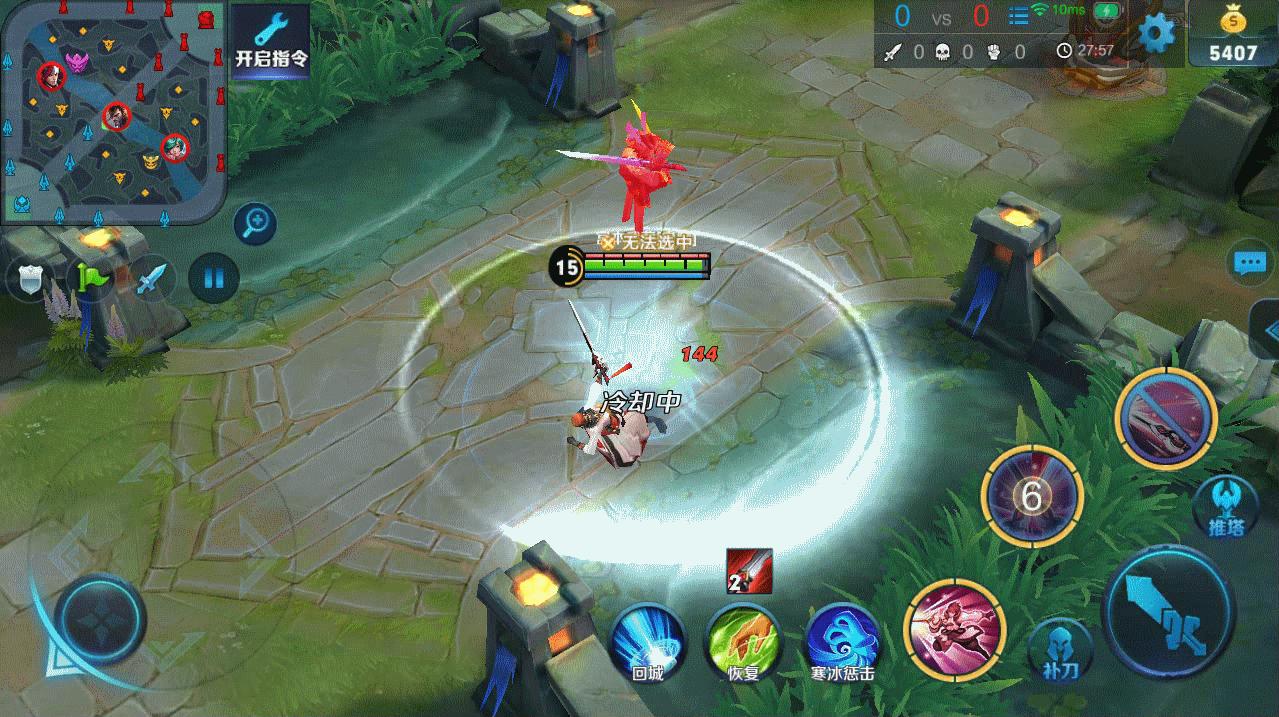
Task: Send the silver shield defend signal
Action: 28,280
